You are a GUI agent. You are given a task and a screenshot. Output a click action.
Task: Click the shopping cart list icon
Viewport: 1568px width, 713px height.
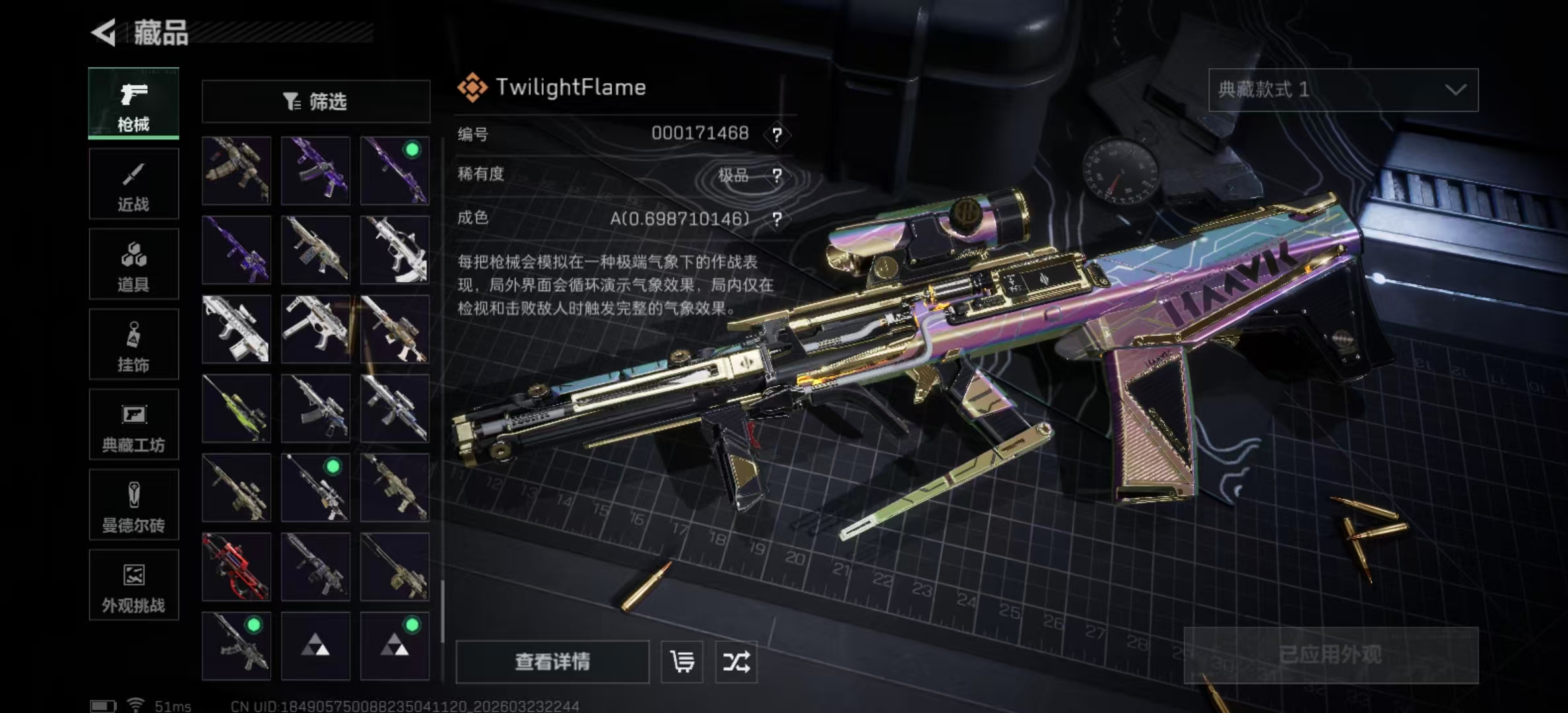pos(682,662)
